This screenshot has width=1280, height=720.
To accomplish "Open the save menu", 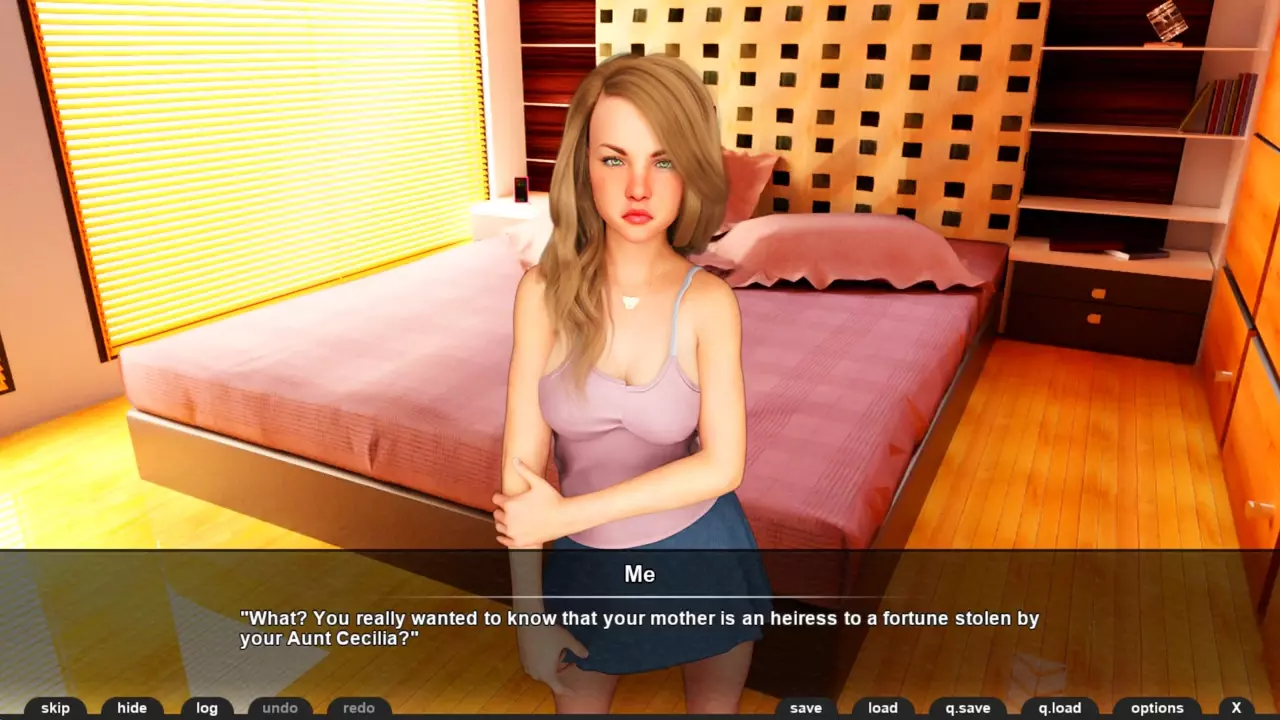I will click(805, 708).
